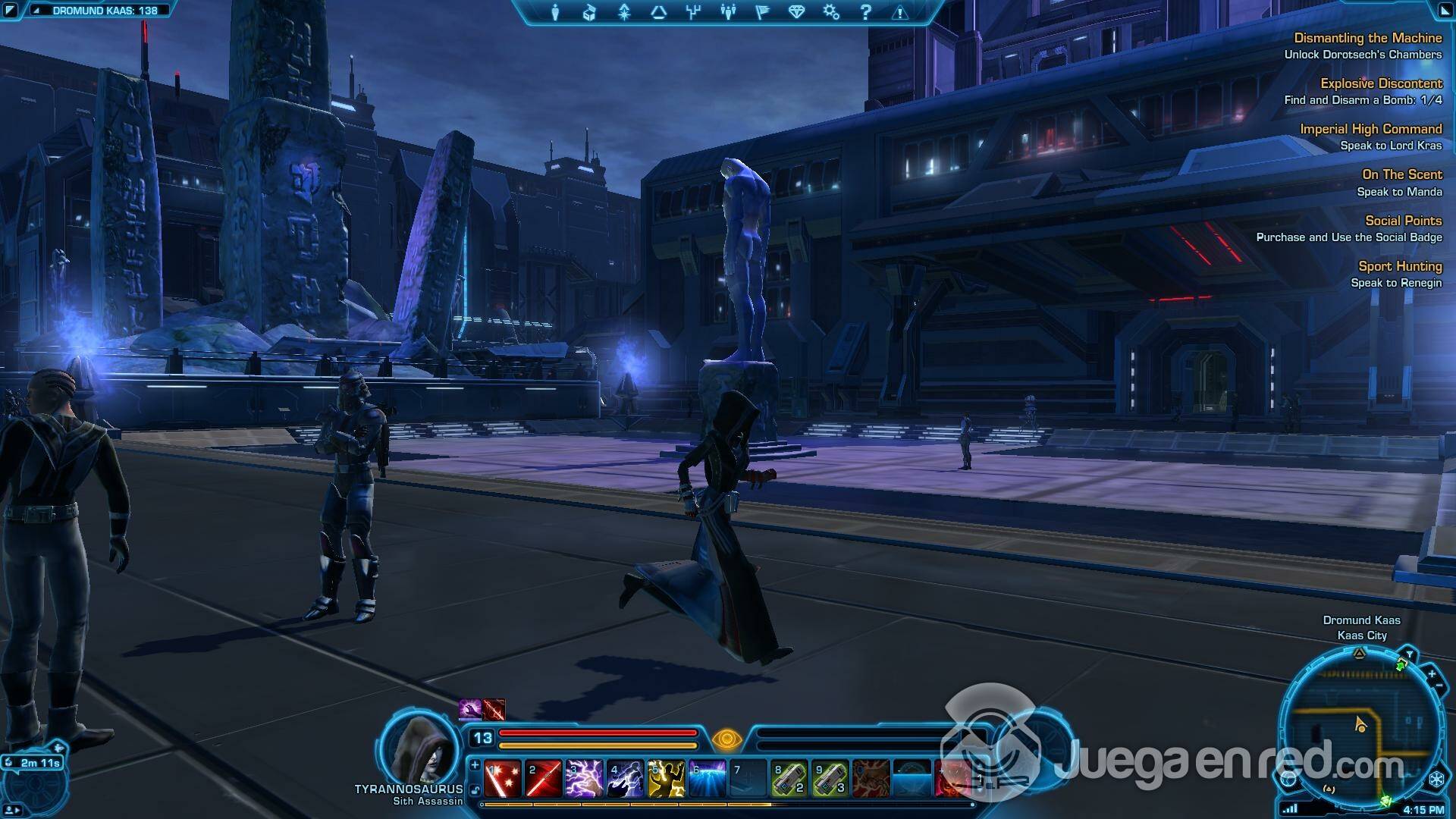
Task: Open the minimap filter funnel button
Action: pos(1409,654)
